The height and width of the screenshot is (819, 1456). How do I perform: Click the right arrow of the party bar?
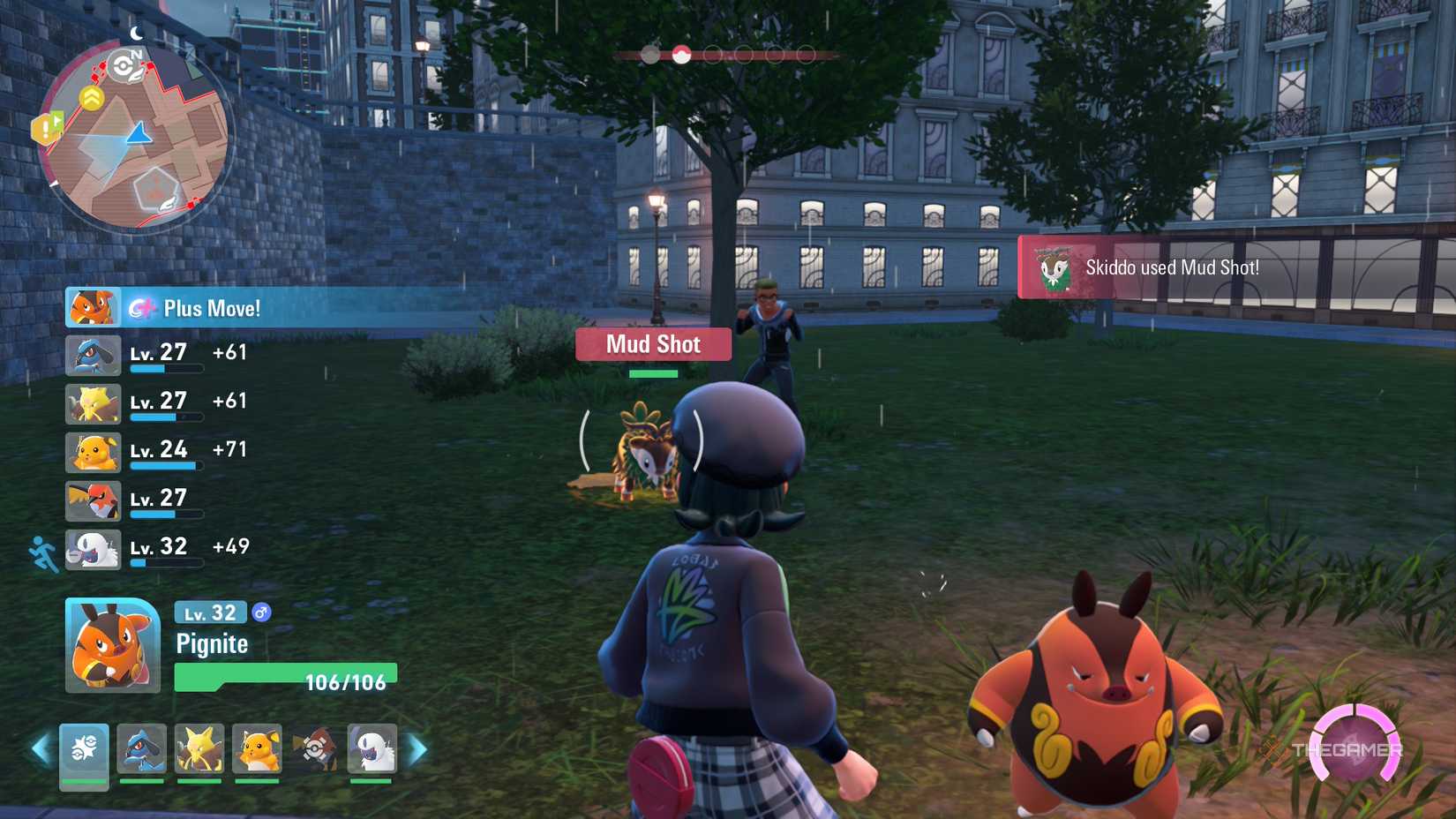coord(418,750)
